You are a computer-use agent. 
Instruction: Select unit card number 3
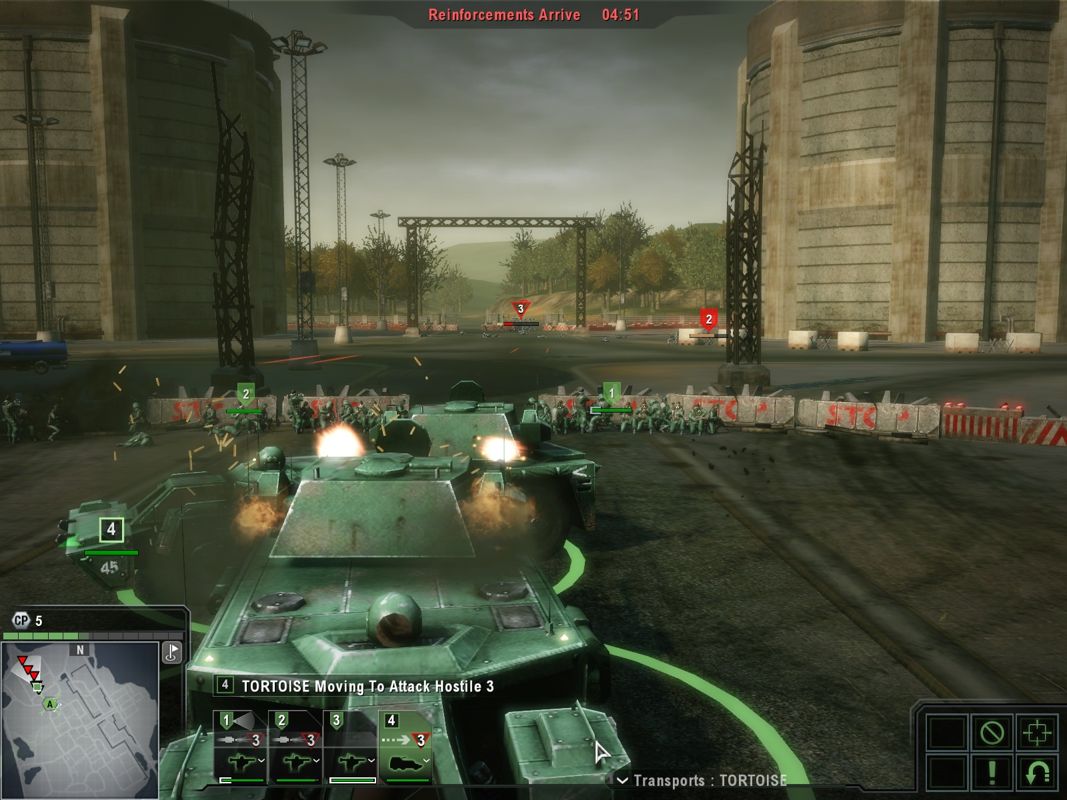coord(350,747)
